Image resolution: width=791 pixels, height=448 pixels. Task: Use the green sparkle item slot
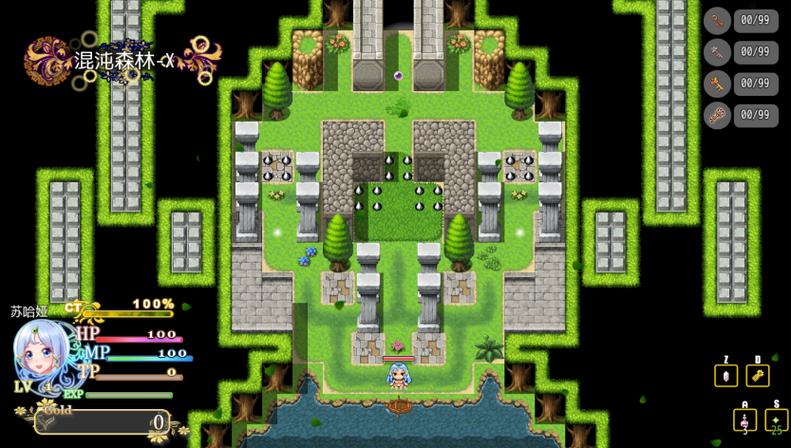[776, 420]
